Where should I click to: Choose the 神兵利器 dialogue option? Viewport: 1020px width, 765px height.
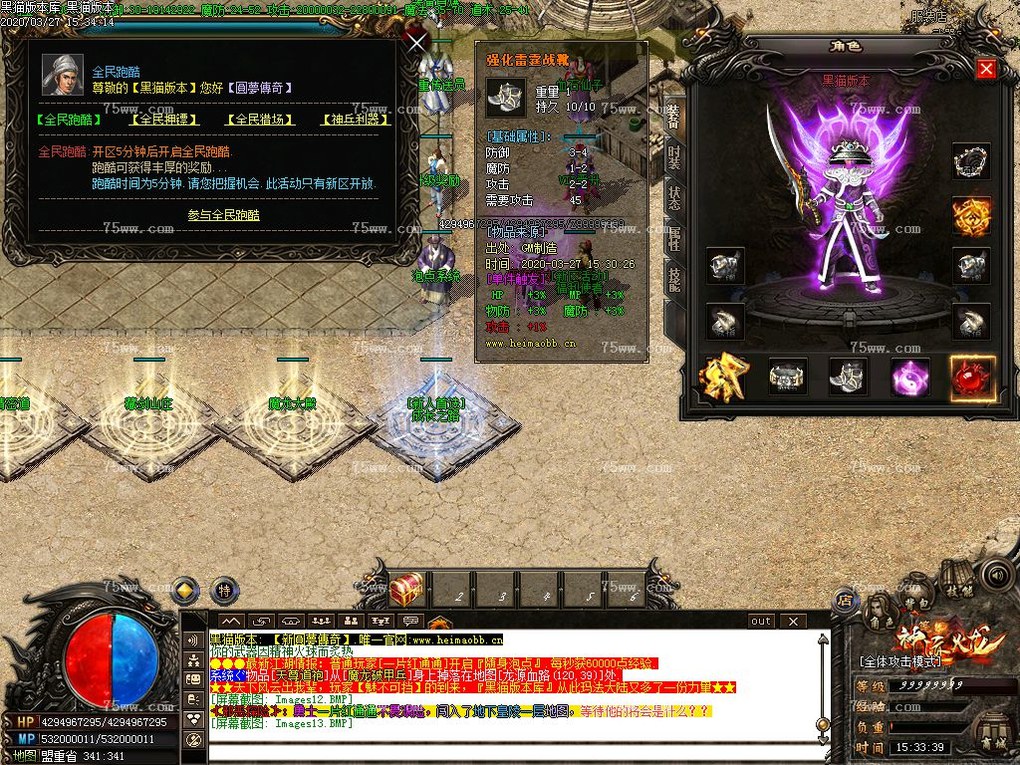click(354, 119)
